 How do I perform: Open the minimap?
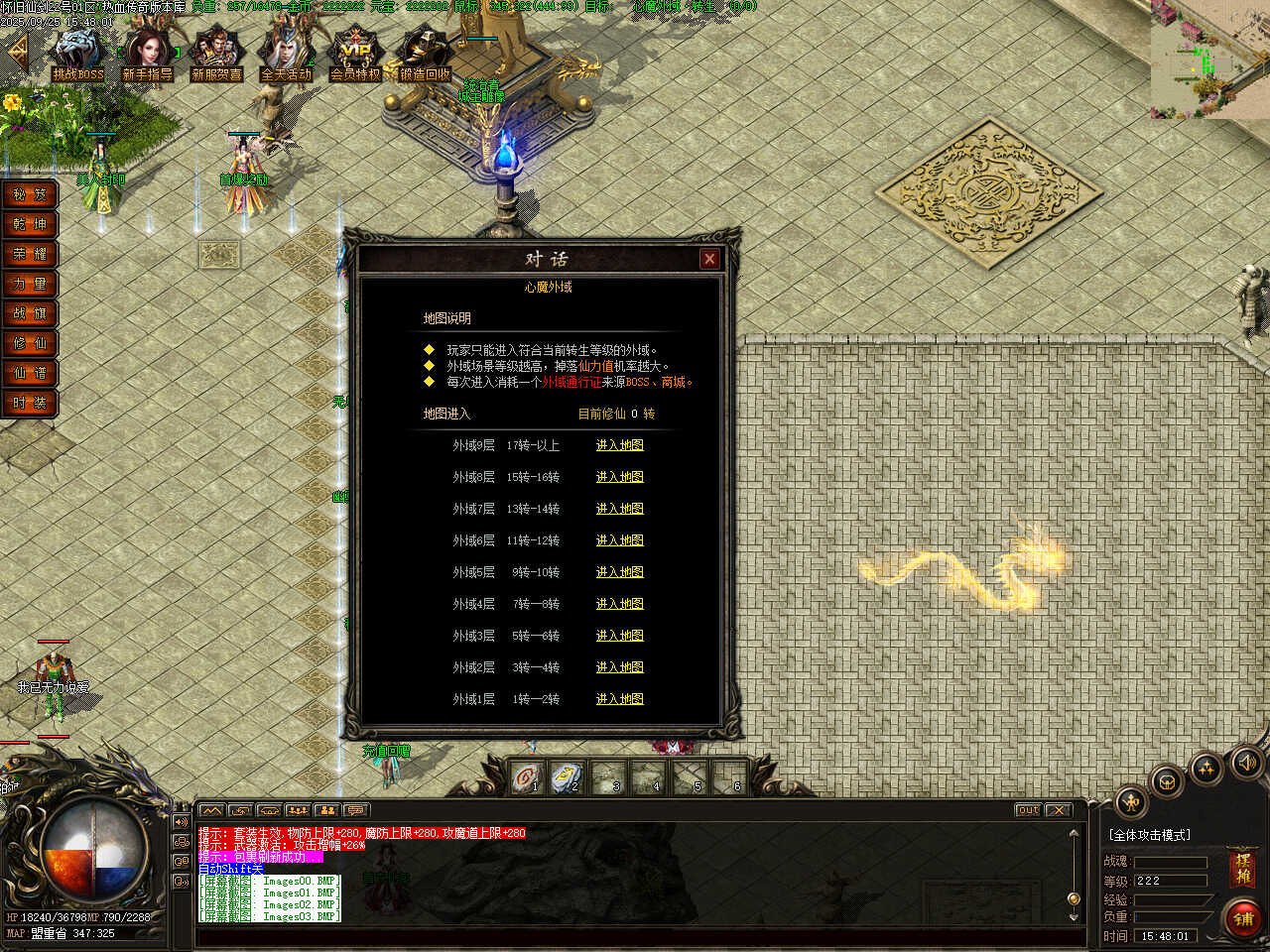1209,59
